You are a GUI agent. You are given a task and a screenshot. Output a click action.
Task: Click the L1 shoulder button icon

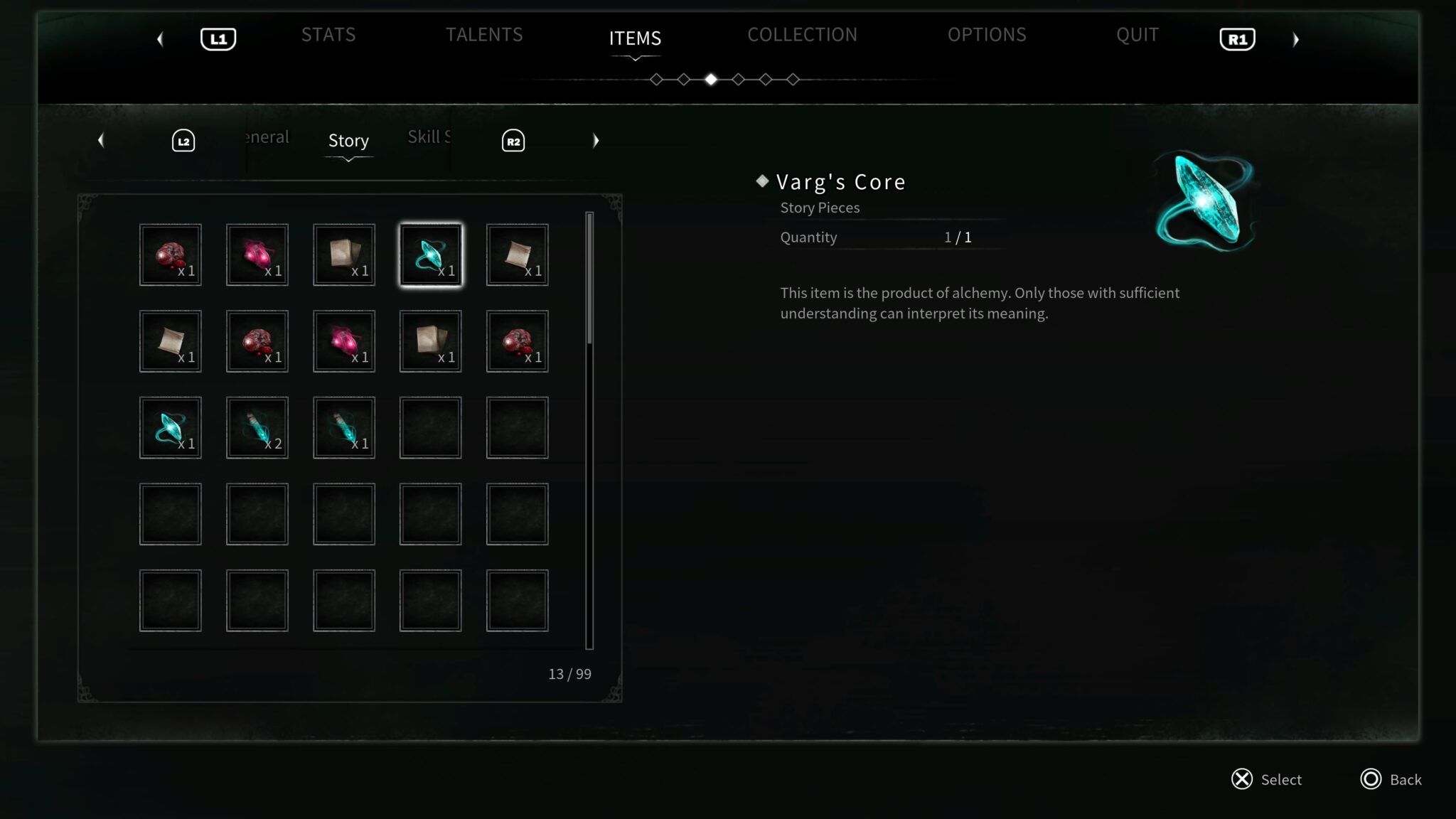pos(218,39)
